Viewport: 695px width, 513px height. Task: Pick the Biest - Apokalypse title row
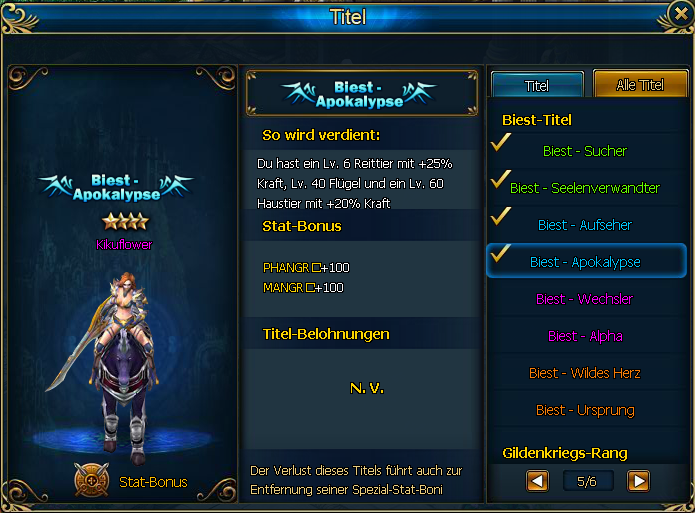(x=585, y=262)
